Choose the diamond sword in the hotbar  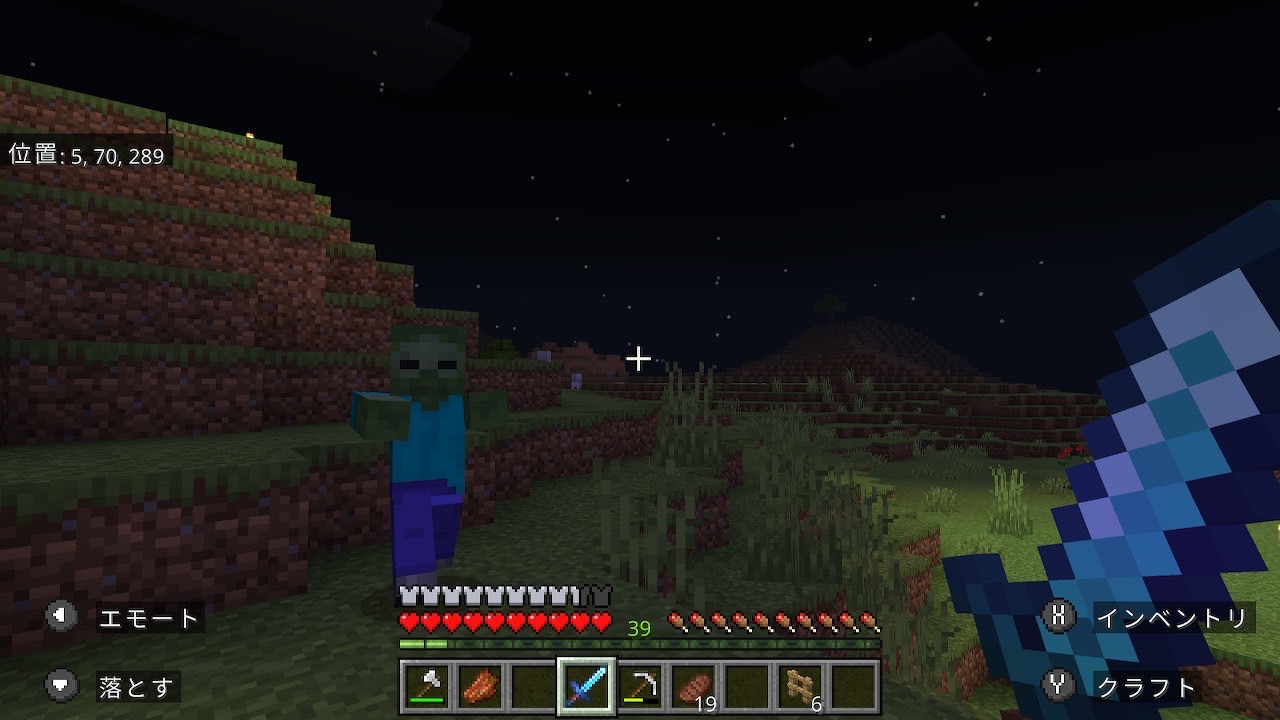click(x=586, y=687)
